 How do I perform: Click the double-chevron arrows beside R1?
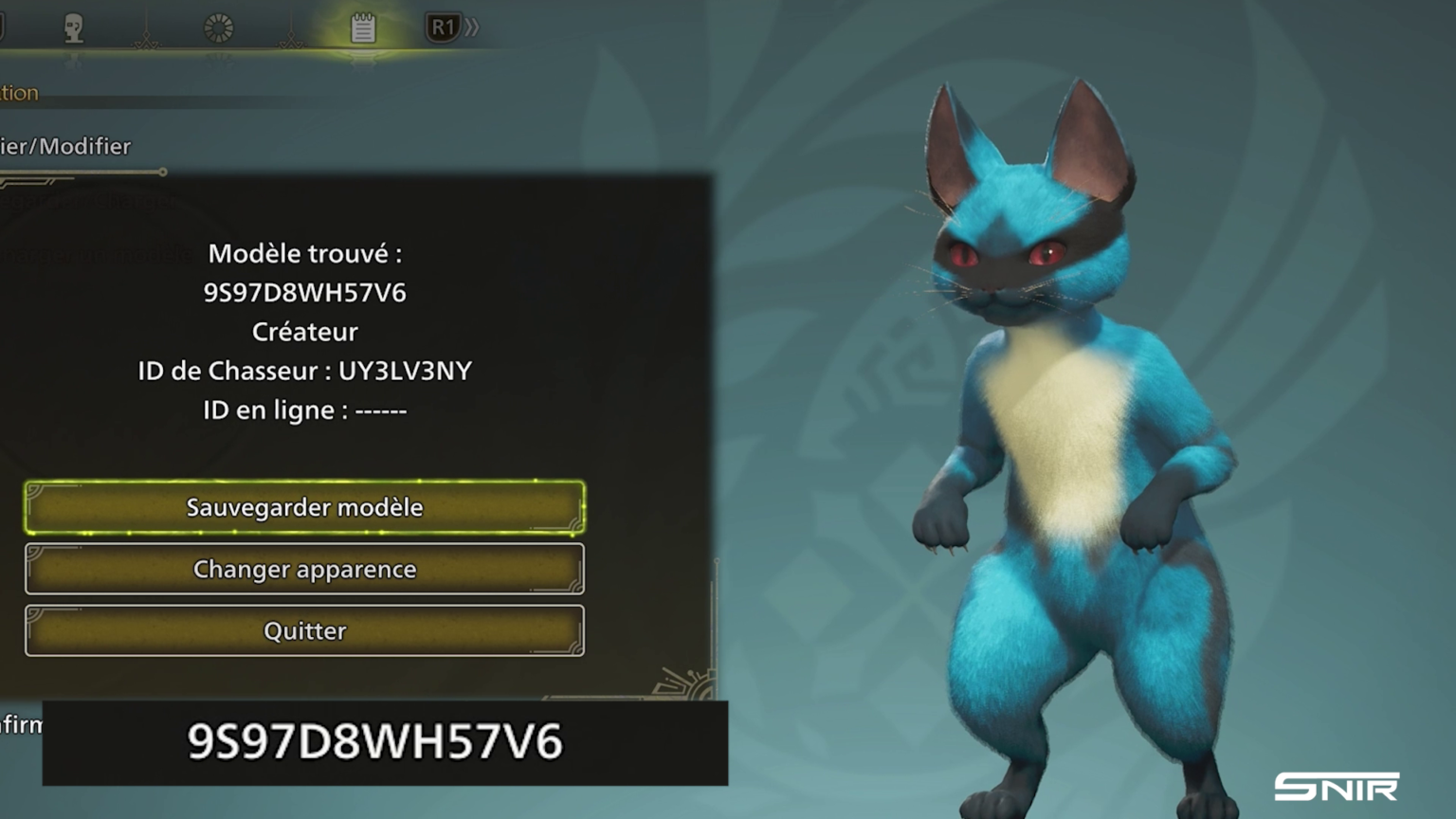tap(471, 27)
